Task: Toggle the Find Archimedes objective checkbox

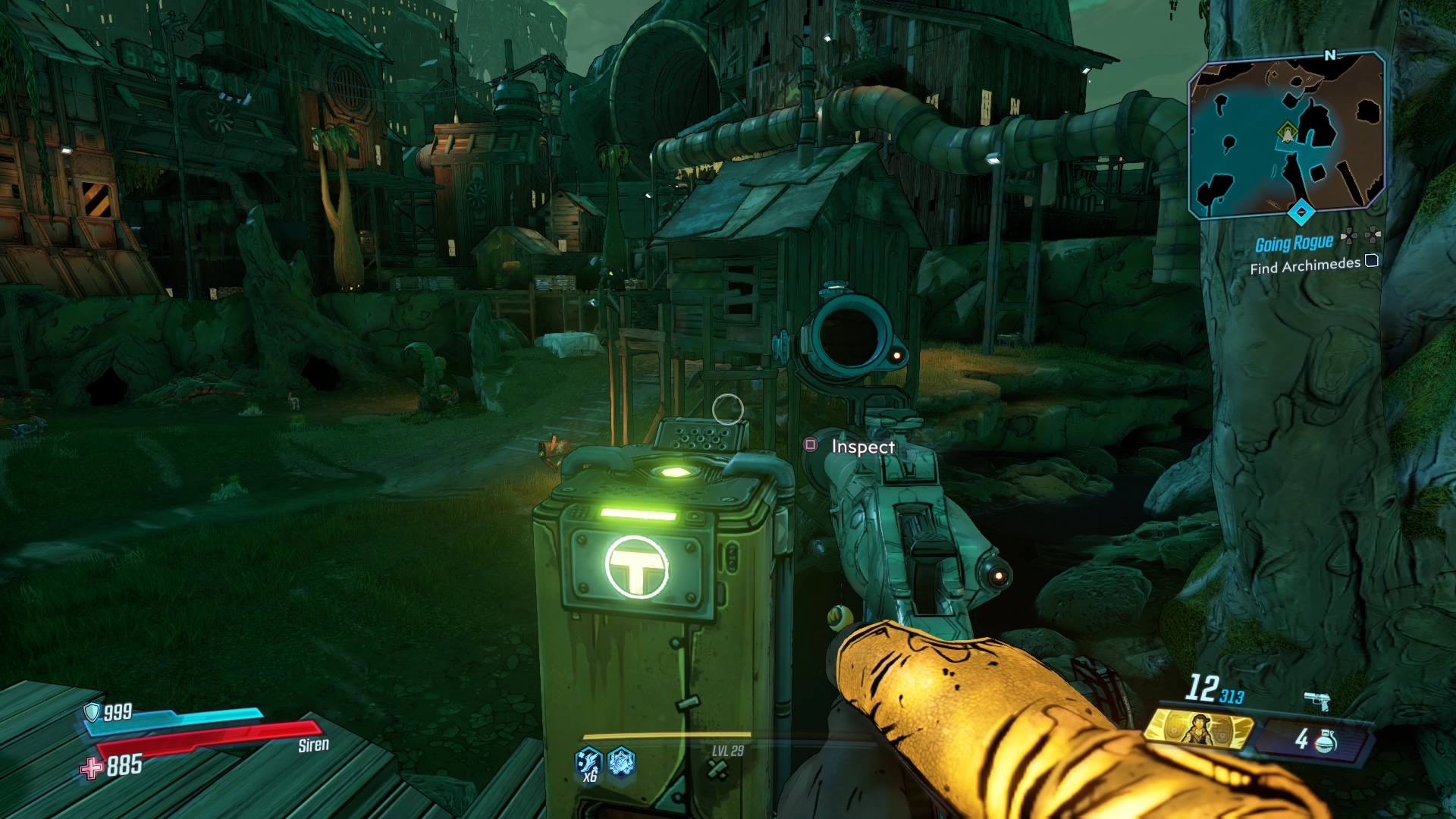Action: coord(1372,262)
